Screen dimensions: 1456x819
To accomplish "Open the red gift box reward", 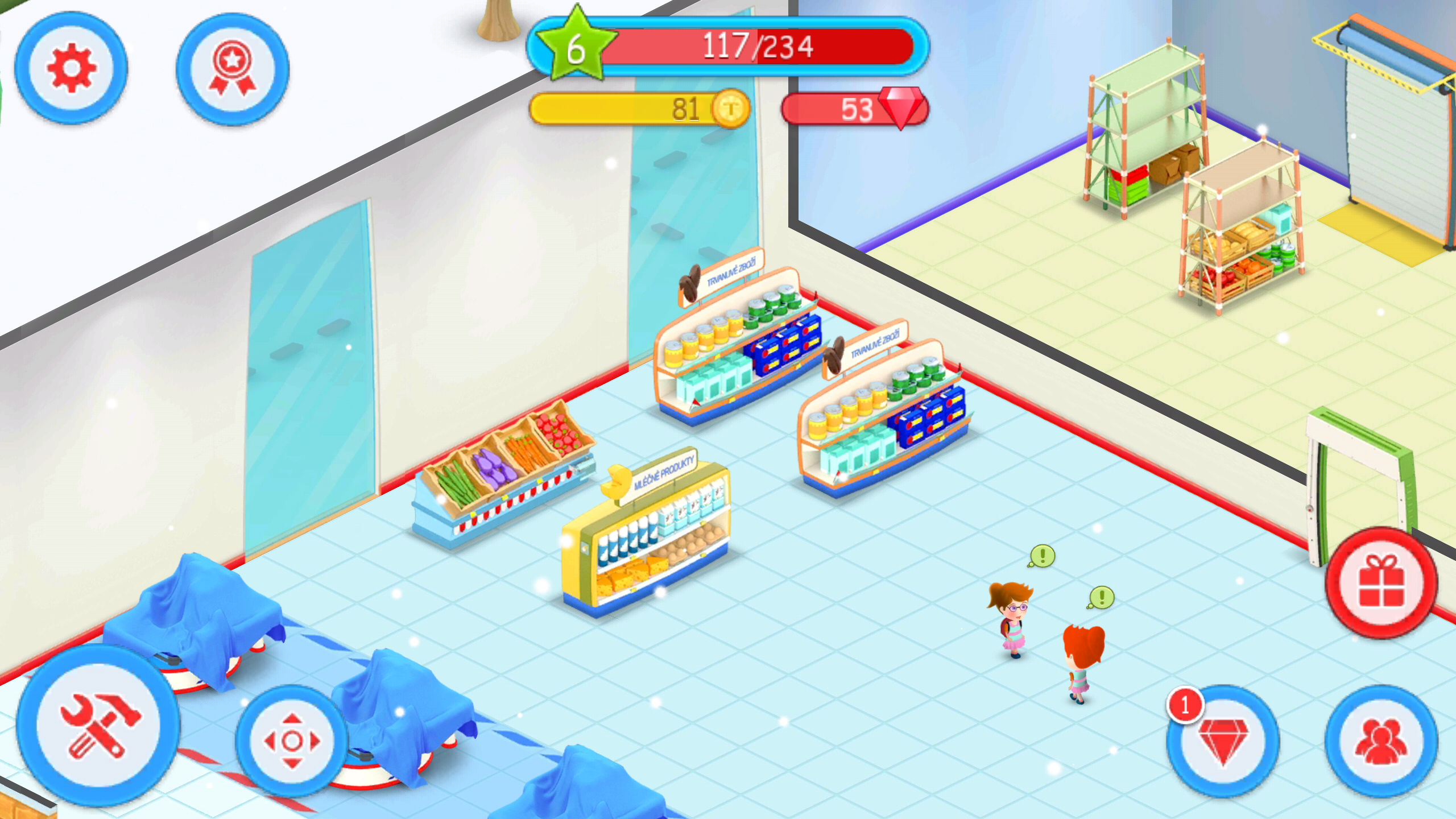I will click(x=1381, y=584).
